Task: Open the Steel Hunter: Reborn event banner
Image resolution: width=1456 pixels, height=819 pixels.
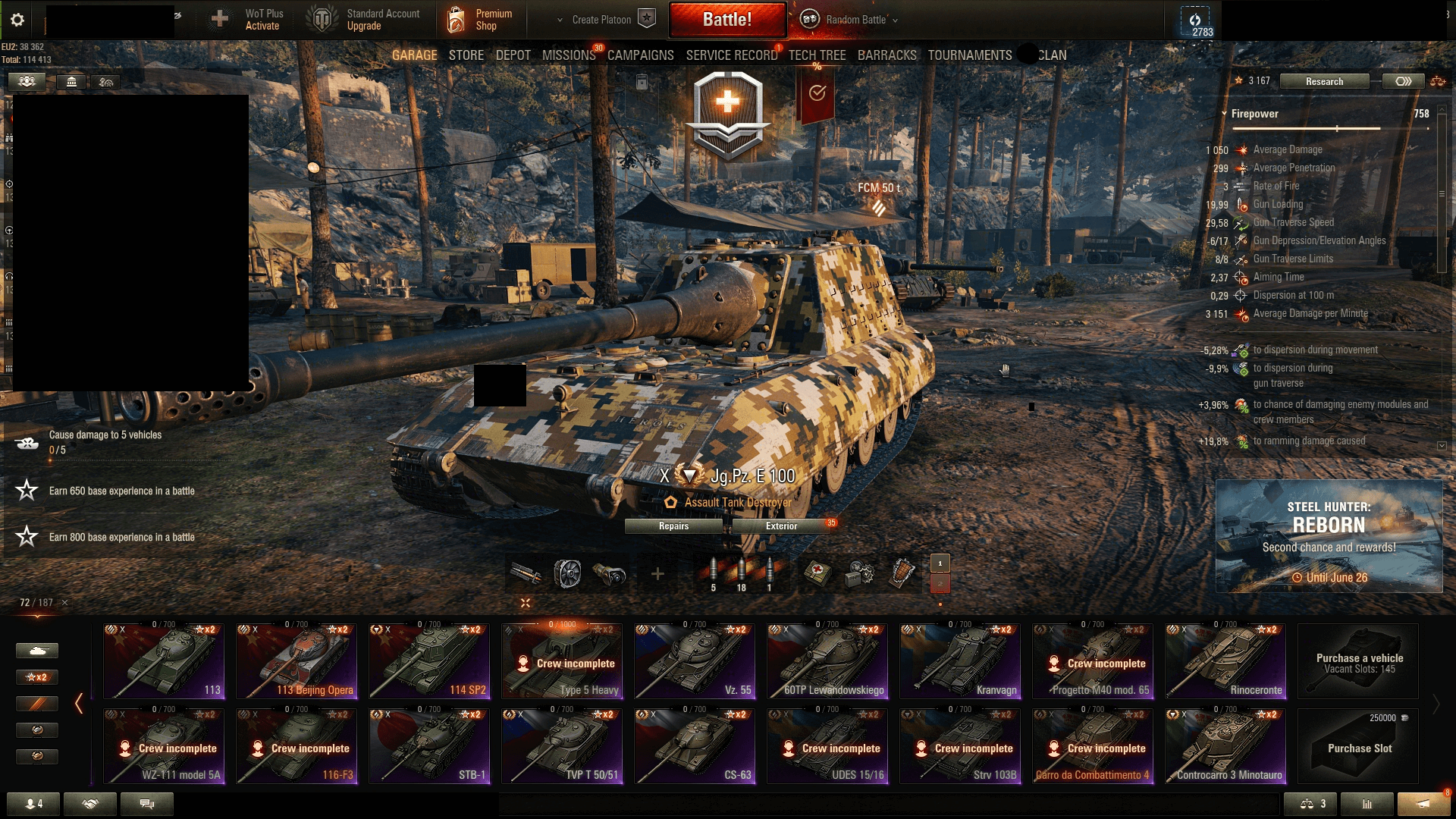Action: tap(1329, 535)
